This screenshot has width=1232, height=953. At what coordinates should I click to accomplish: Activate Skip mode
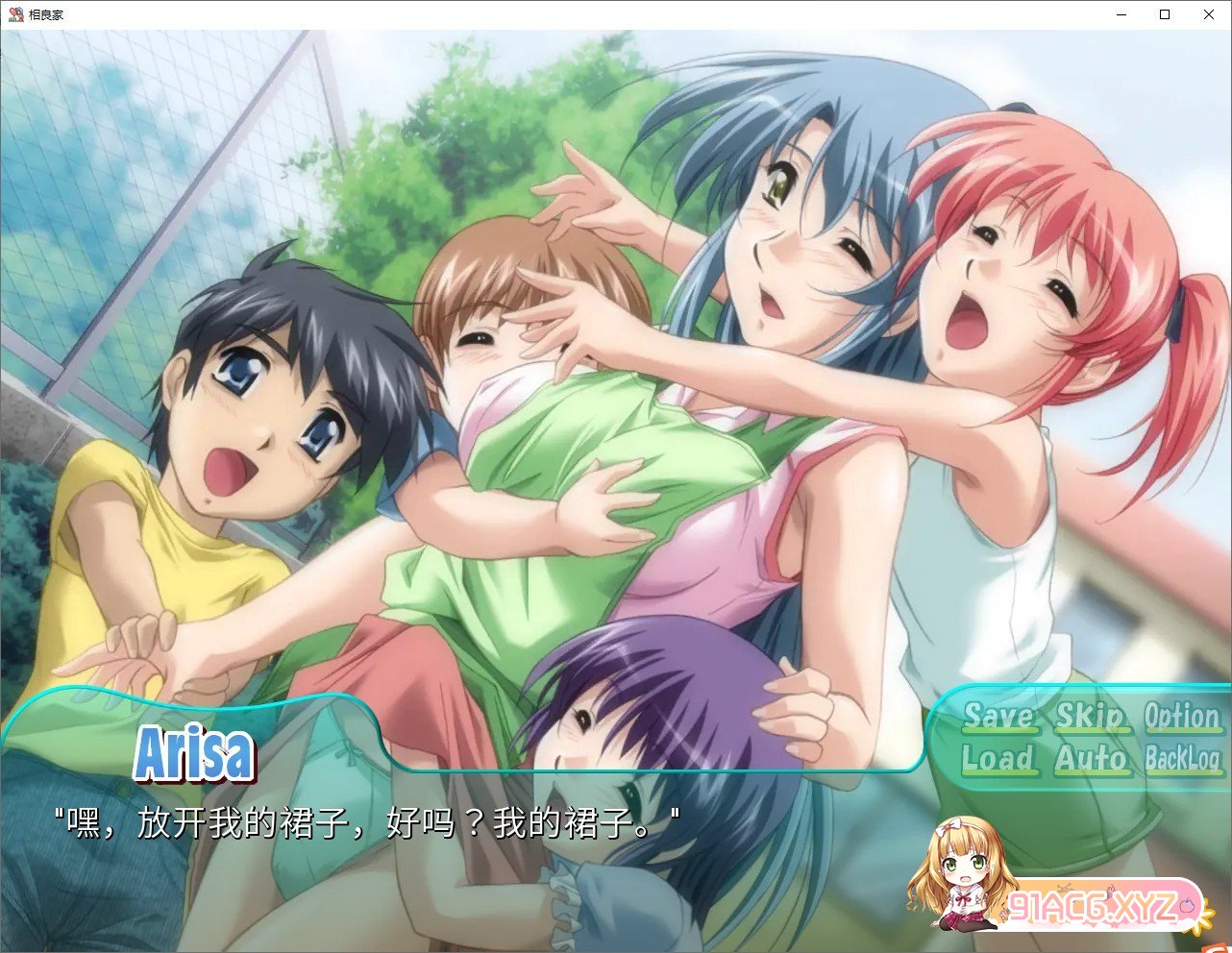pos(1090,717)
